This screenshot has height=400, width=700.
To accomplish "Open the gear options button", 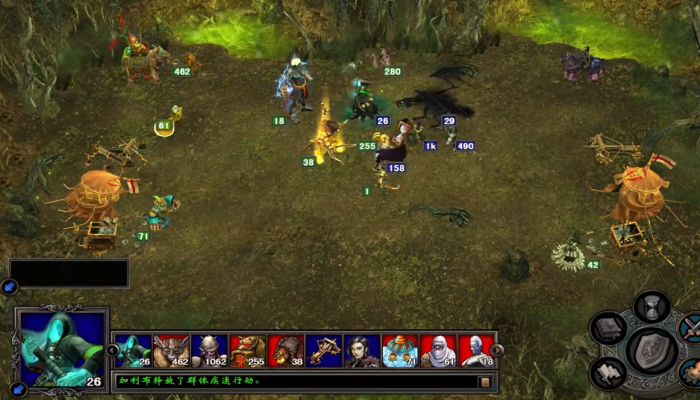I will [689, 372].
